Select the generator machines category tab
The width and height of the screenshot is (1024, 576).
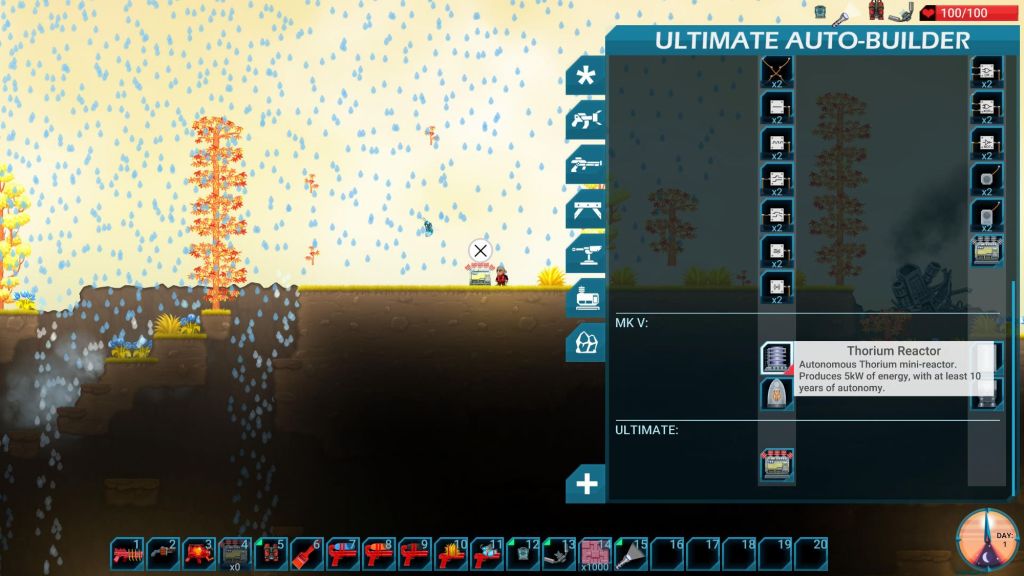[586, 298]
